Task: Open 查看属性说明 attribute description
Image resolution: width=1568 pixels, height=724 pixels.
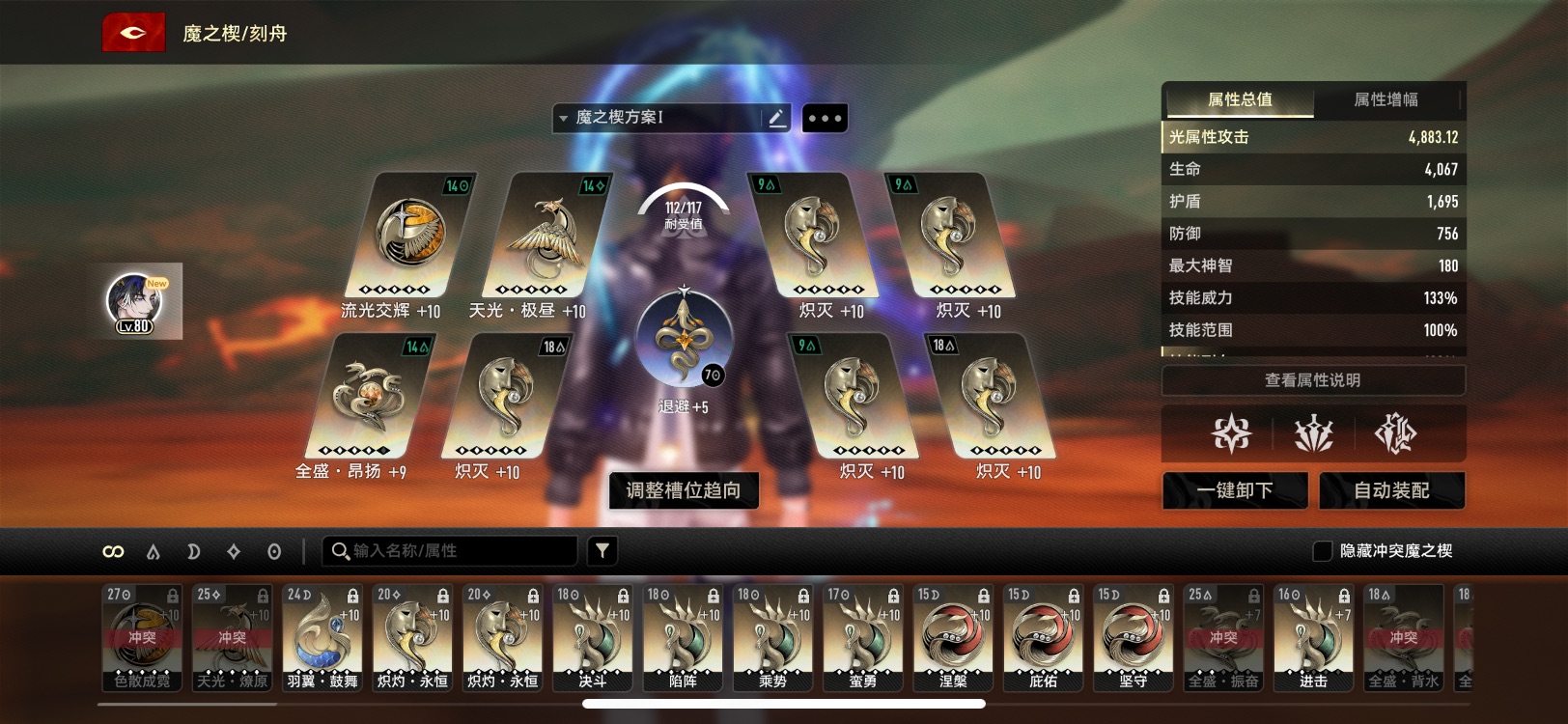Action: [x=1312, y=380]
